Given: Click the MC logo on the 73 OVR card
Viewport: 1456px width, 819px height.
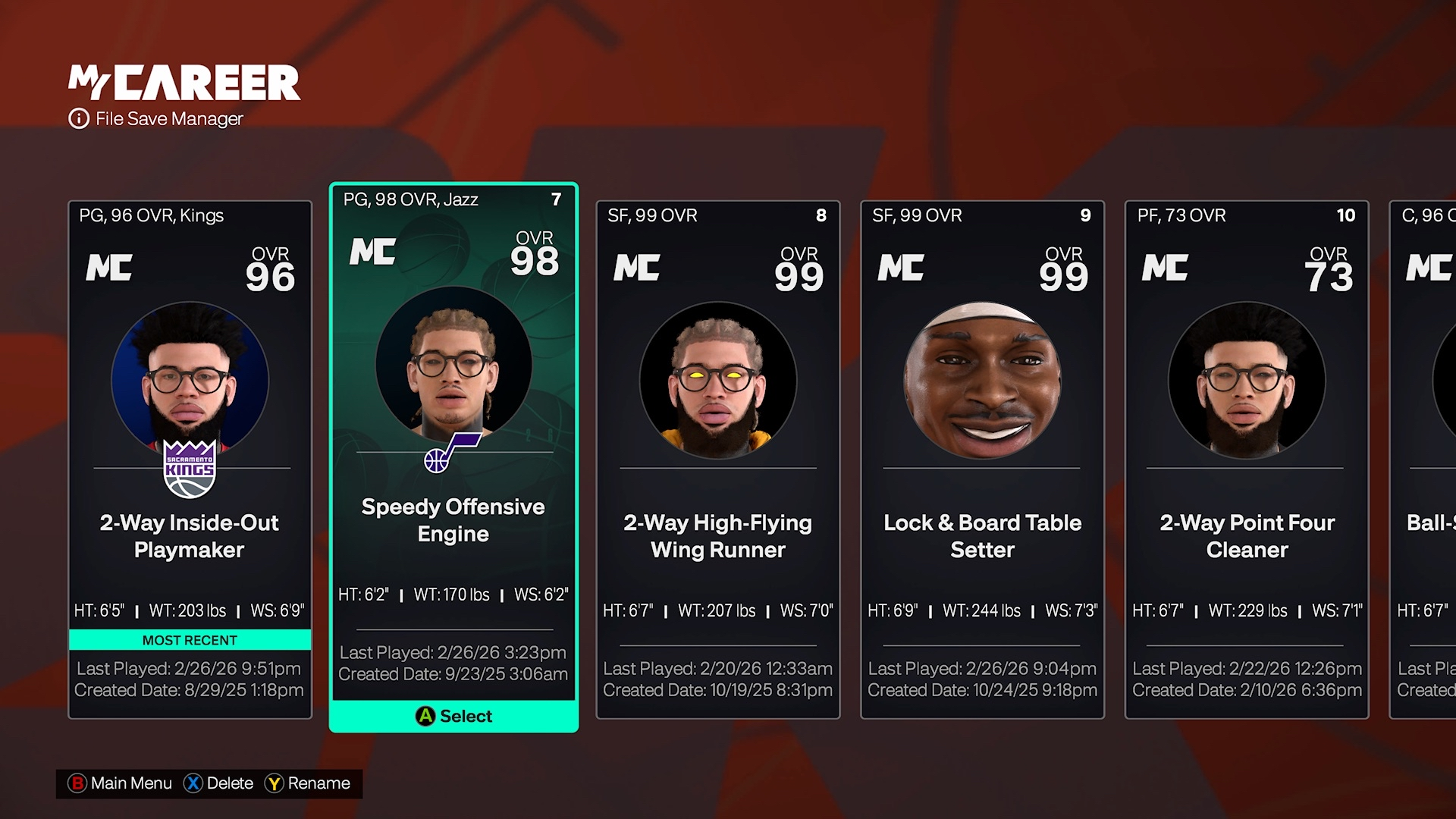Looking at the screenshot, I should [1166, 268].
